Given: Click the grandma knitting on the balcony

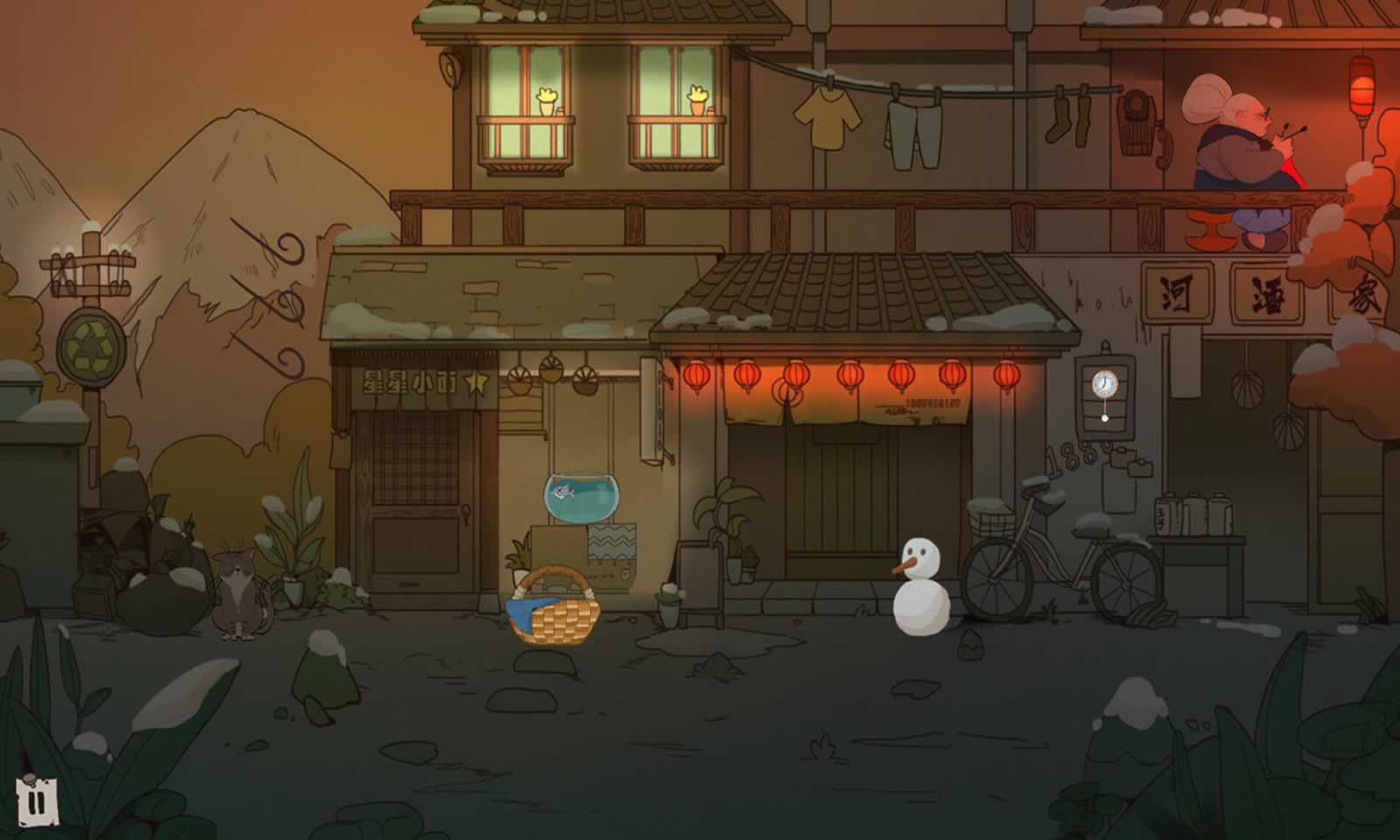Looking at the screenshot, I should (x=1234, y=149).
